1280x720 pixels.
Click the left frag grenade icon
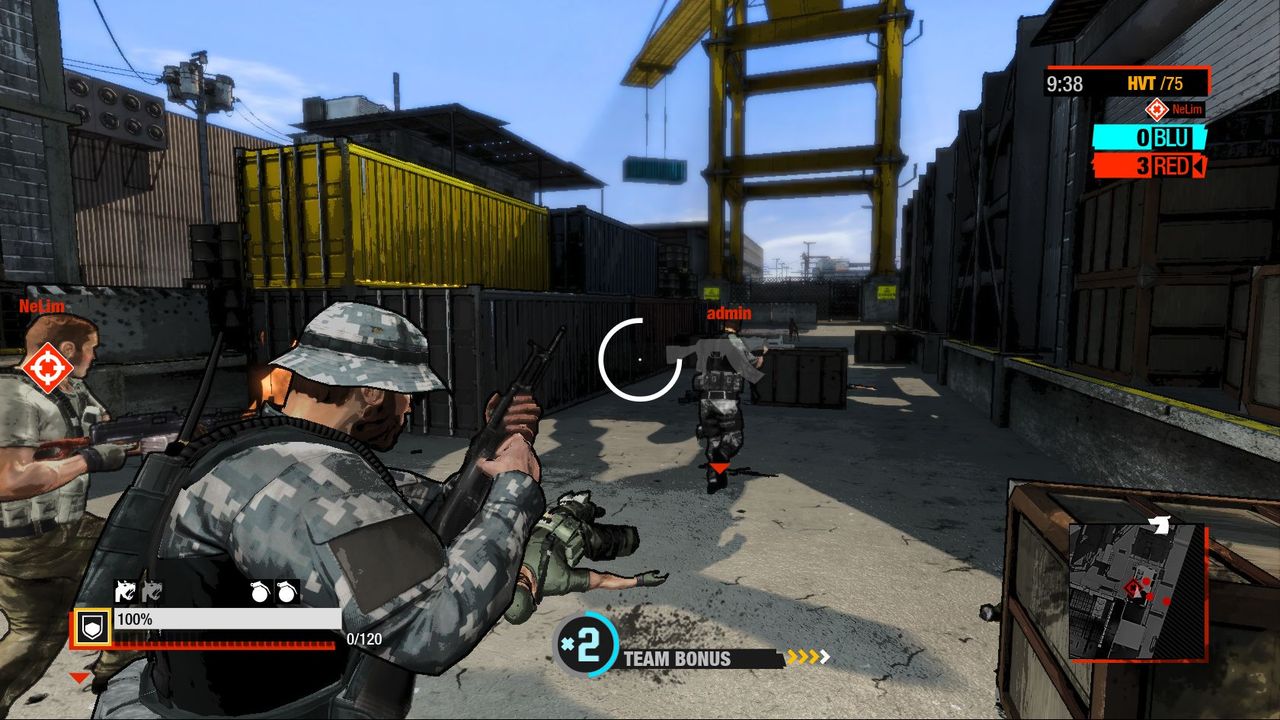[260, 593]
